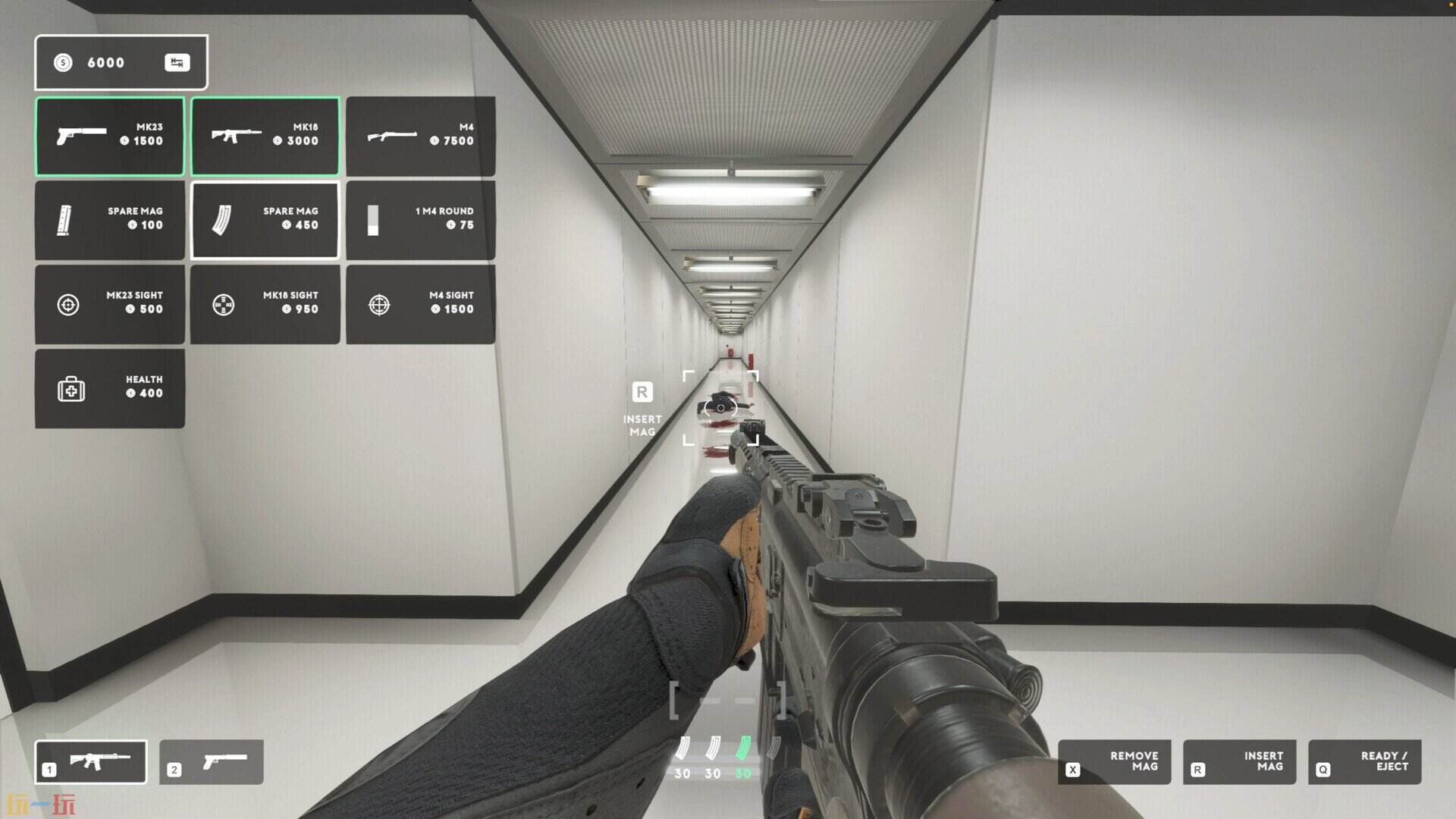Switch to weapon slot 2 pistol
The height and width of the screenshot is (819, 1456).
click(x=212, y=761)
